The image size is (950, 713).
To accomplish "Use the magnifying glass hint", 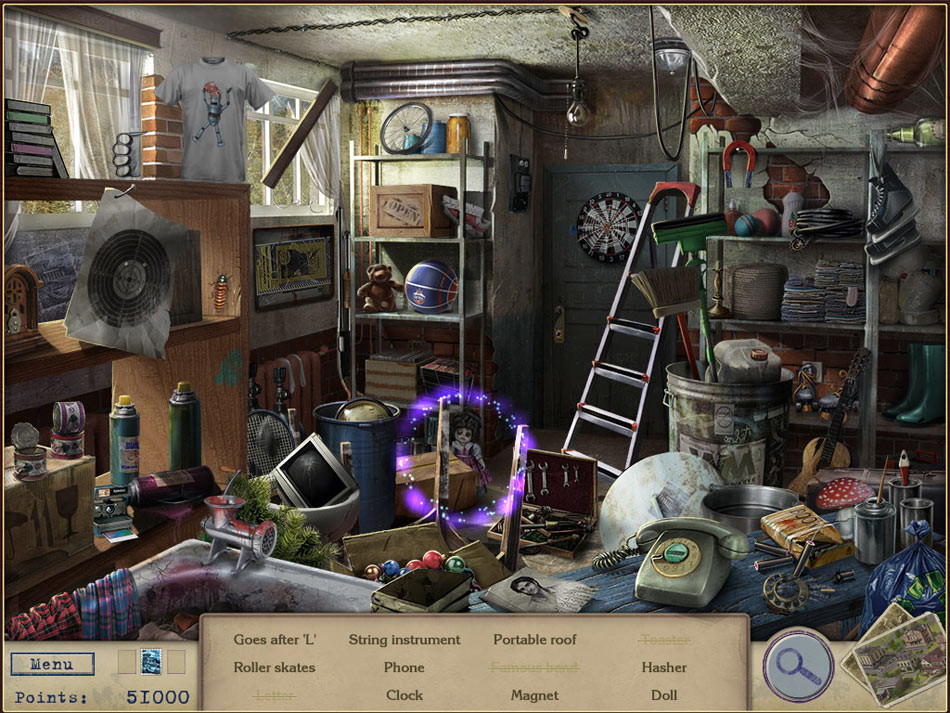I will click(798, 664).
